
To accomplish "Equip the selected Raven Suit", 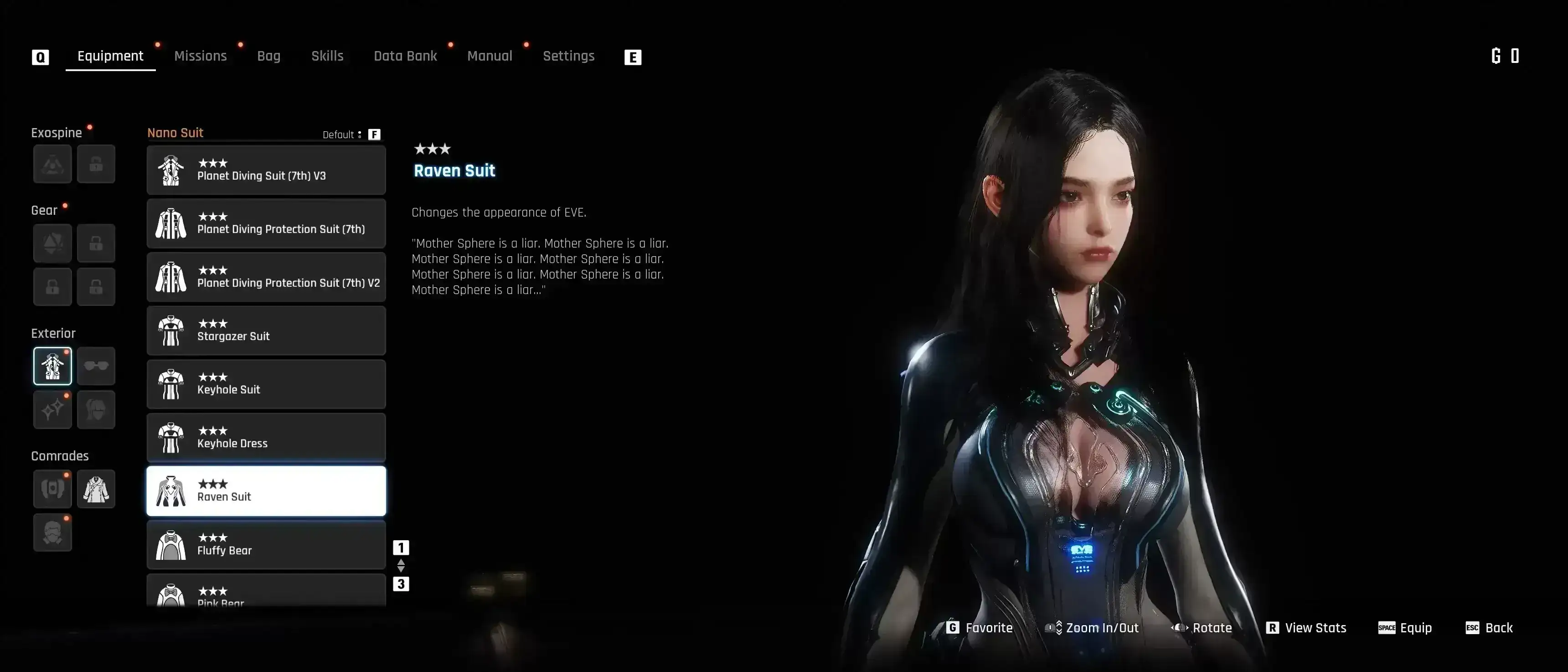I will click(1405, 628).
